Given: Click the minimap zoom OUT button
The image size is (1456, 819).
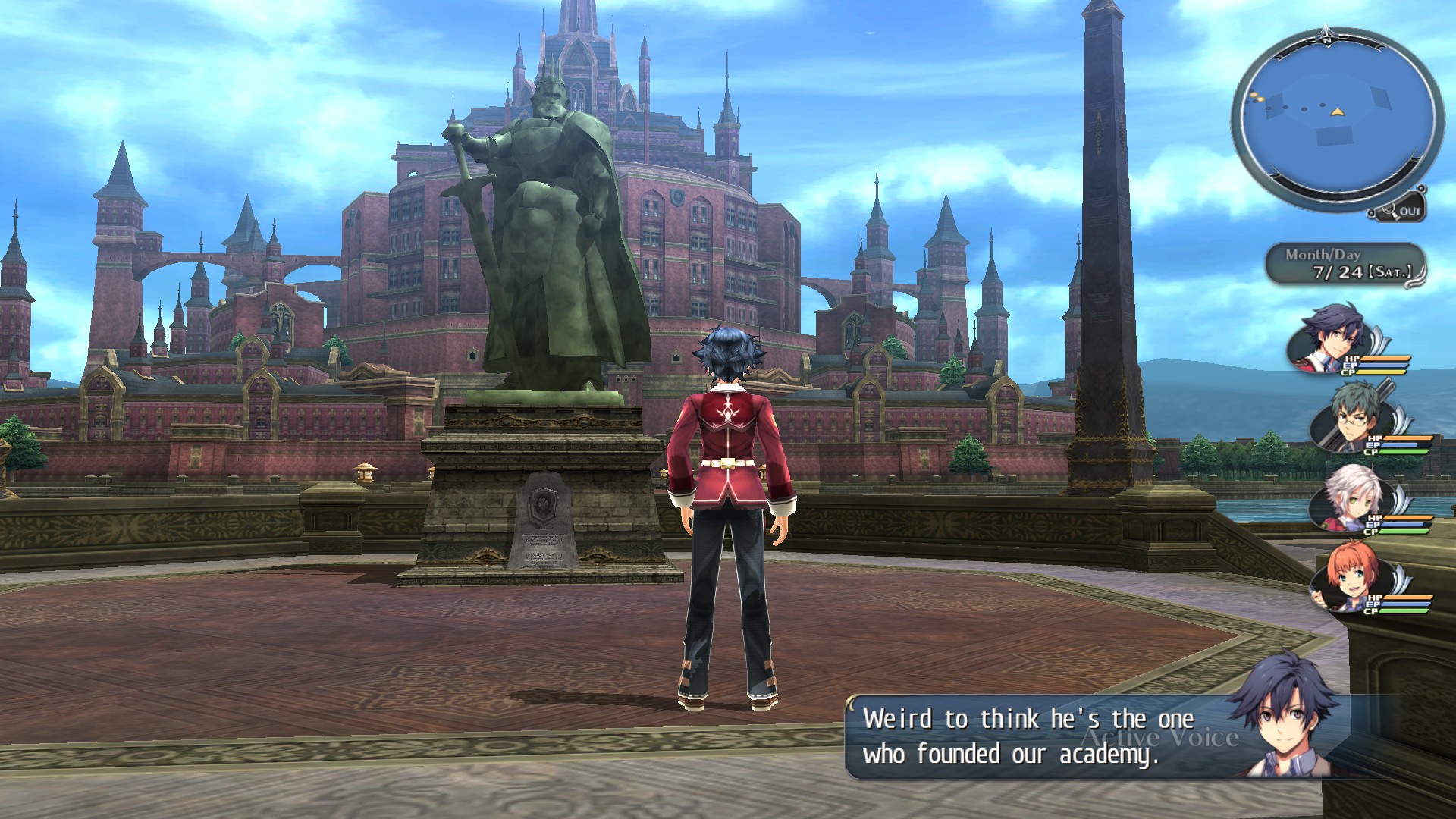Looking at the screenshot, I should click(x=1402, y=211).
